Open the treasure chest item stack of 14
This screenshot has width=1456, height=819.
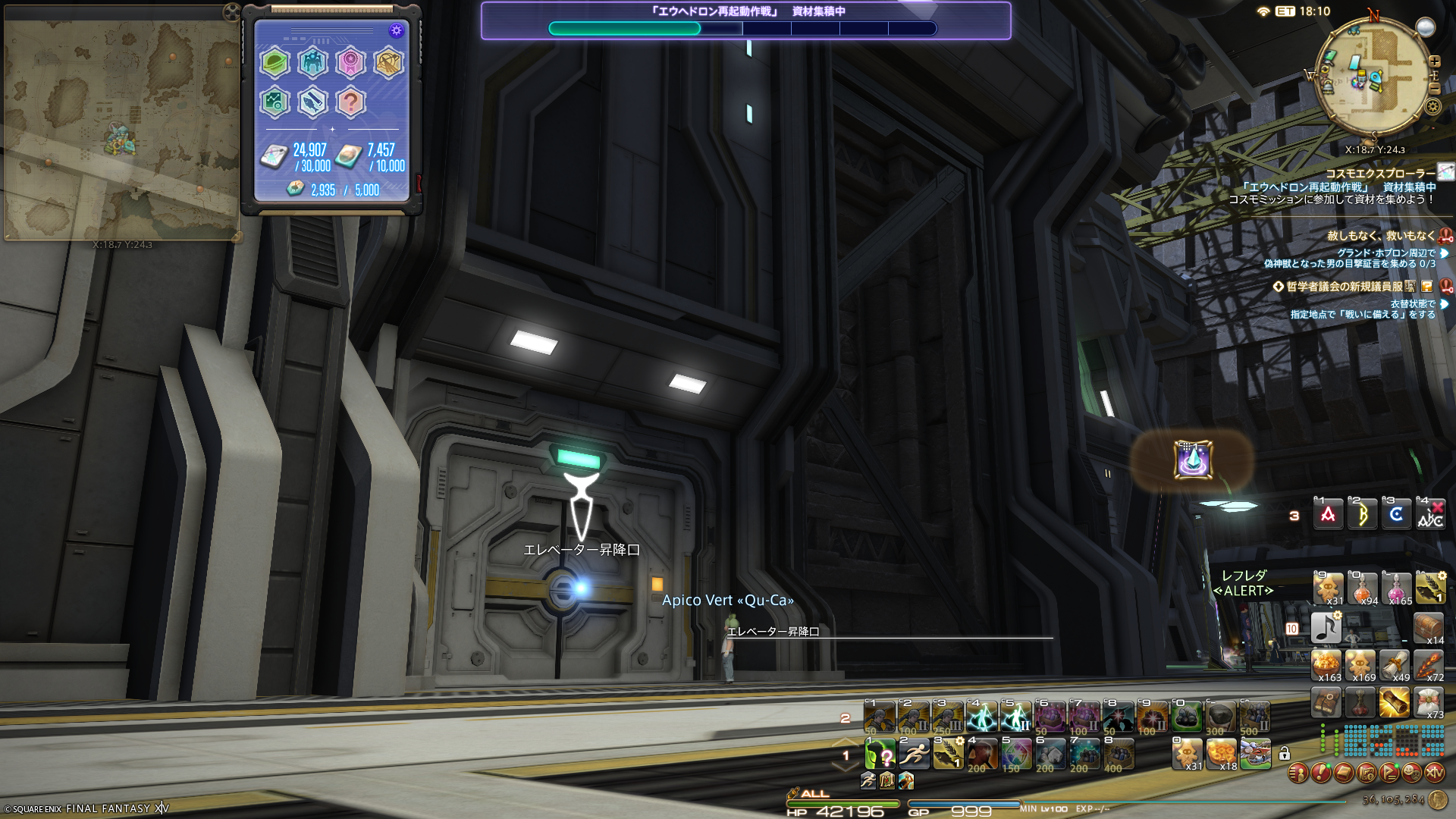click(x=1429, y=628)
